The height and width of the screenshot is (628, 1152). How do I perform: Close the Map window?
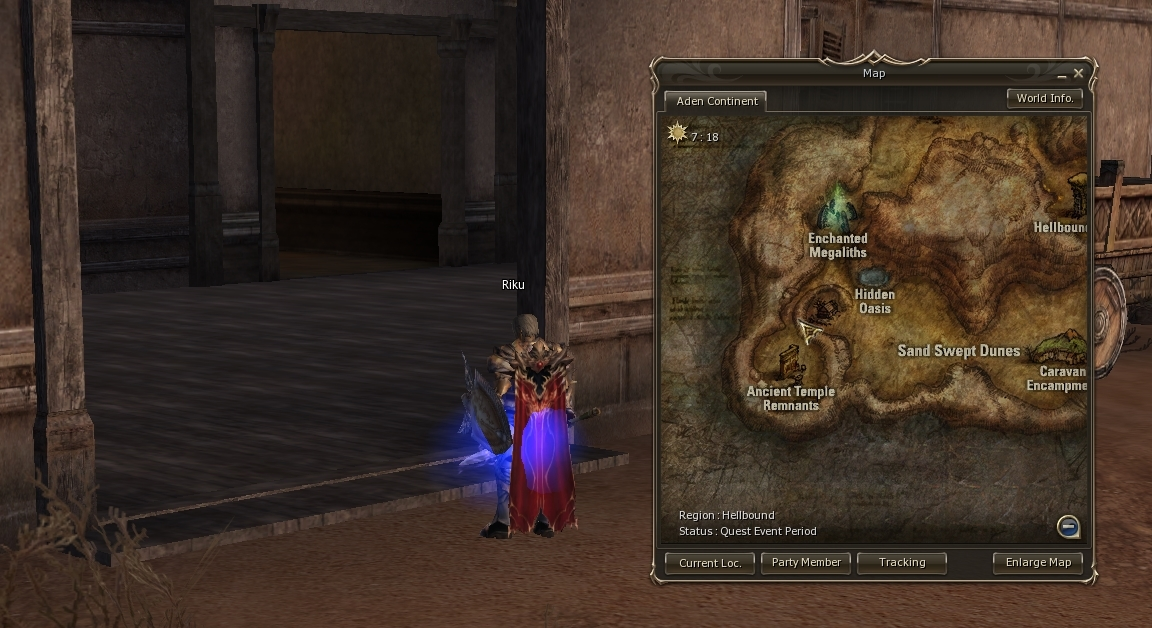(x=1078, y=73)
